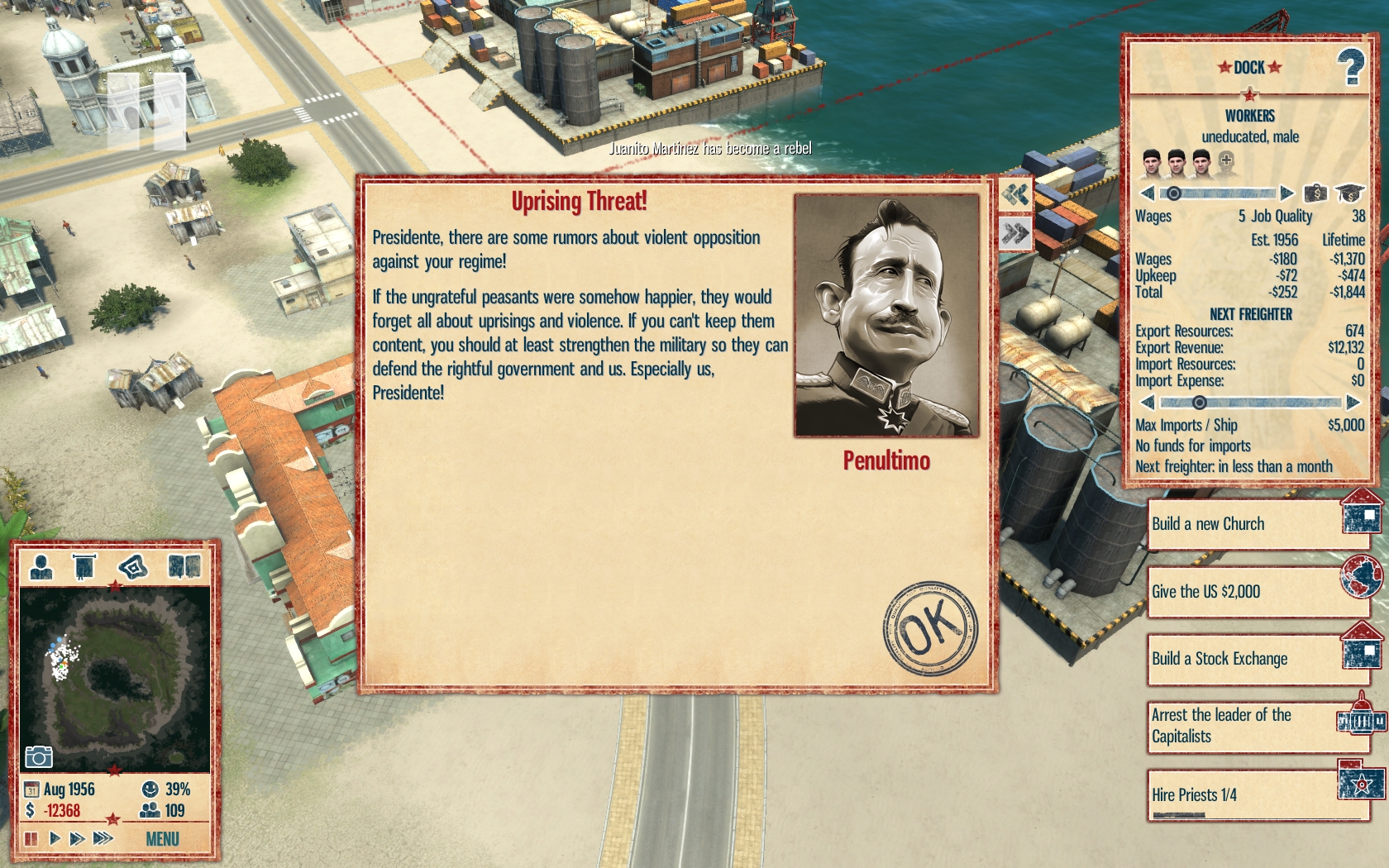Viewport: 1389px width, 868px height.
Task: Click the camera icon on the minimap
Action: tap(38, 756)
